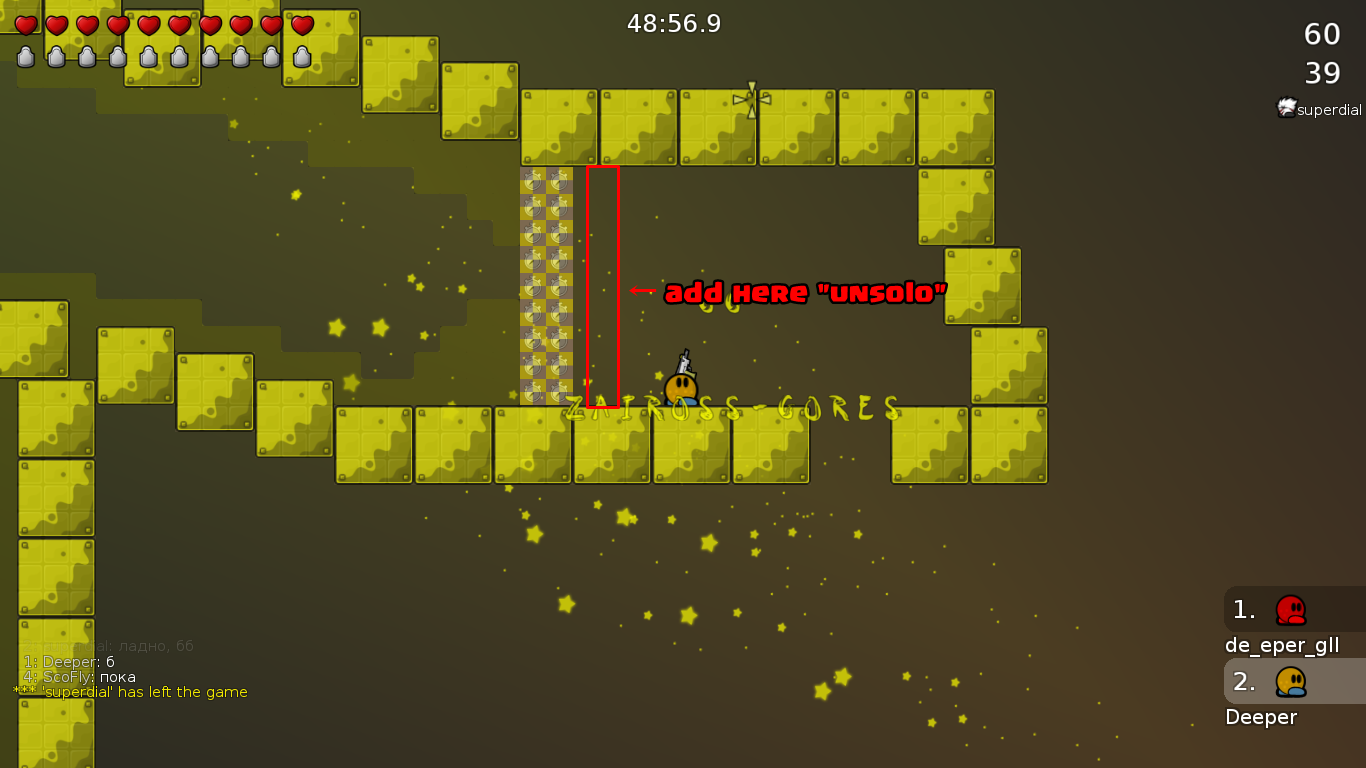
Task: Click the superdial player tag
Action: tap(1320, 109)
